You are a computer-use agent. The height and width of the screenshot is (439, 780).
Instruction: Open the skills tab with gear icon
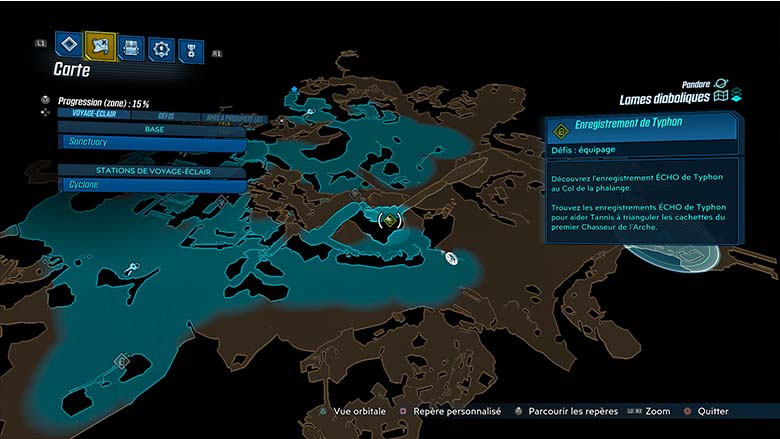tap(161, 48)
